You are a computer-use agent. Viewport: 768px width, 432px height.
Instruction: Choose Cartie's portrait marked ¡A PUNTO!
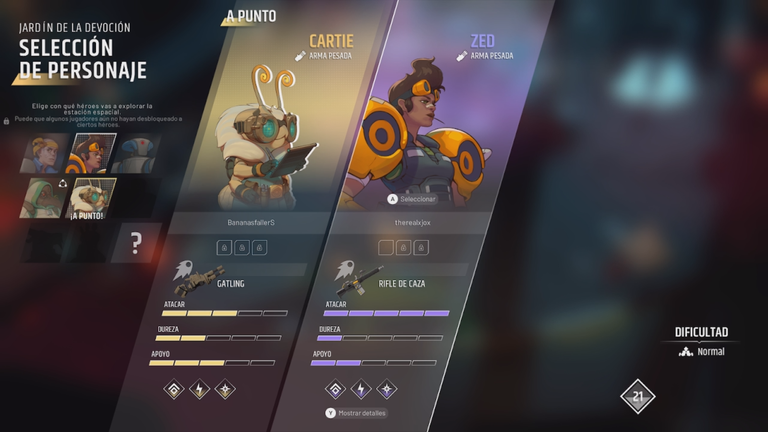tap(92, 198)
